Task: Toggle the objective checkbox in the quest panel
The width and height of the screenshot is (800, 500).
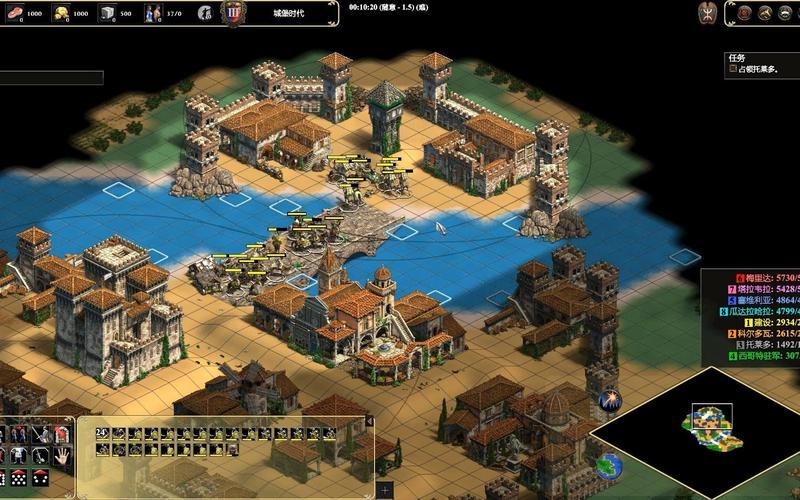Action: coord(733,69)
